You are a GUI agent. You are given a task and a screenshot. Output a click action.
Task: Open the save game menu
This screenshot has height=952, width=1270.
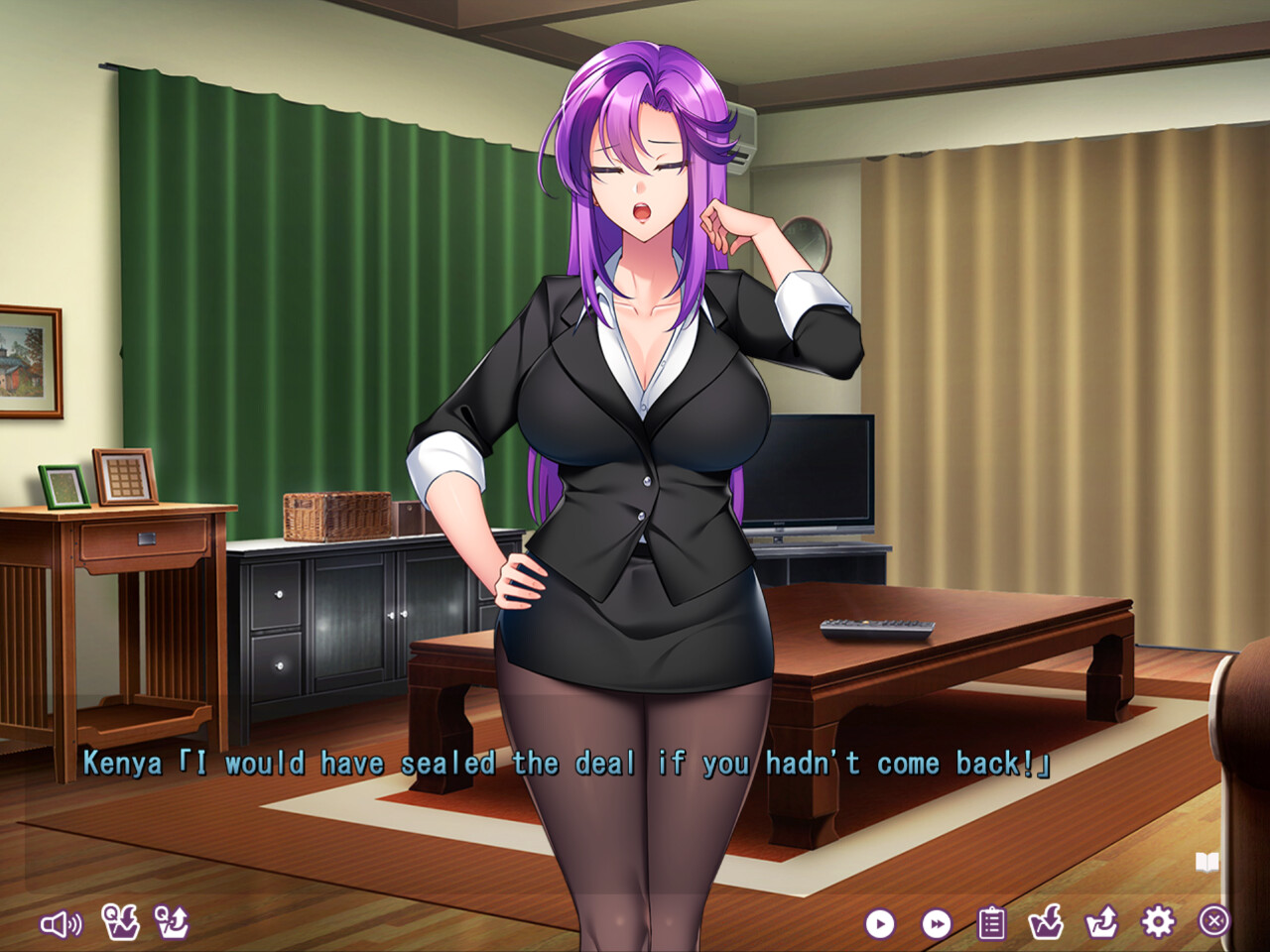pyautogui.click(x=1046, y=922)
